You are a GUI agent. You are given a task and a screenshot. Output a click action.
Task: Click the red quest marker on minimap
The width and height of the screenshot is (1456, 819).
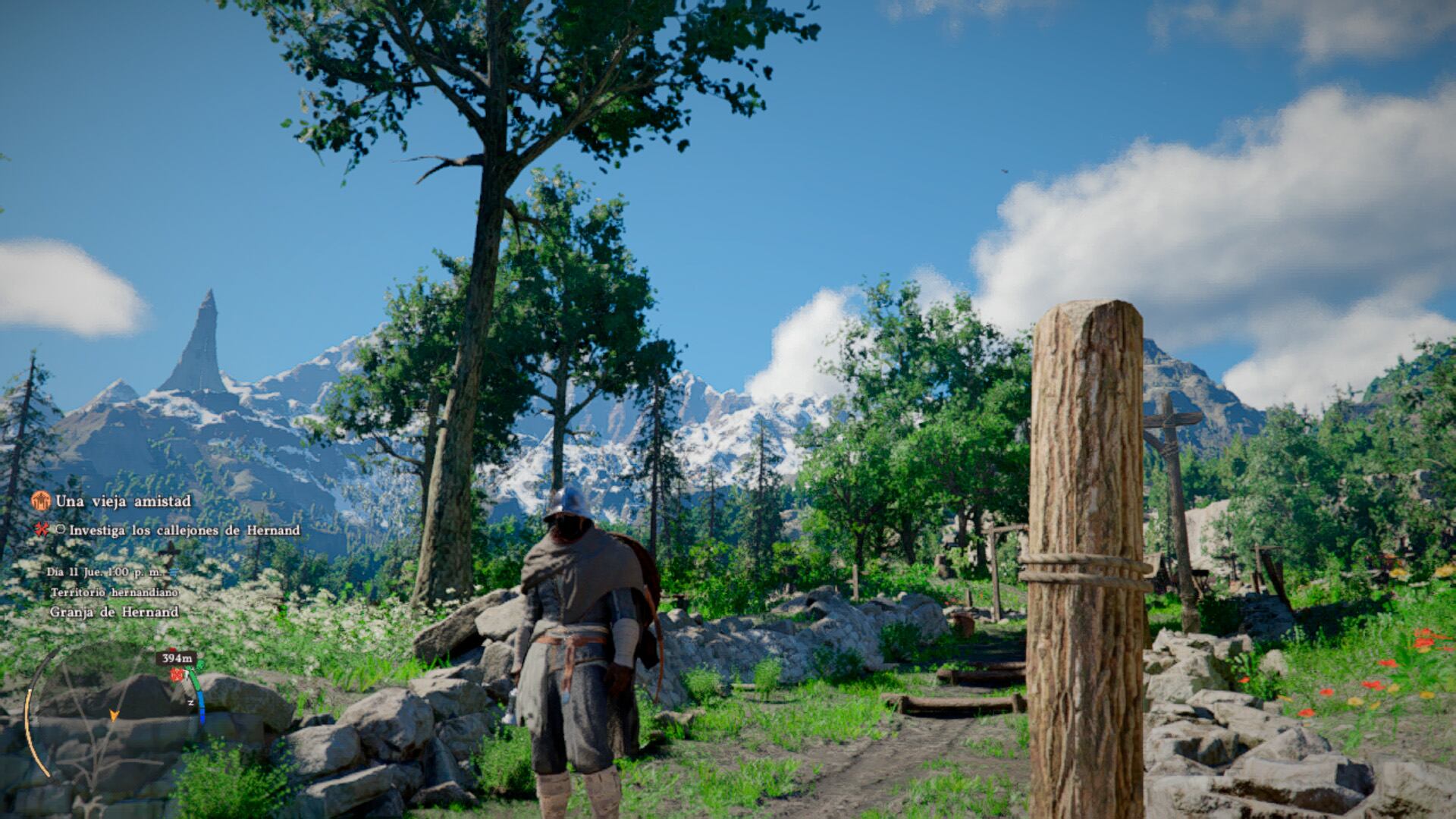[x=177, y=674]
